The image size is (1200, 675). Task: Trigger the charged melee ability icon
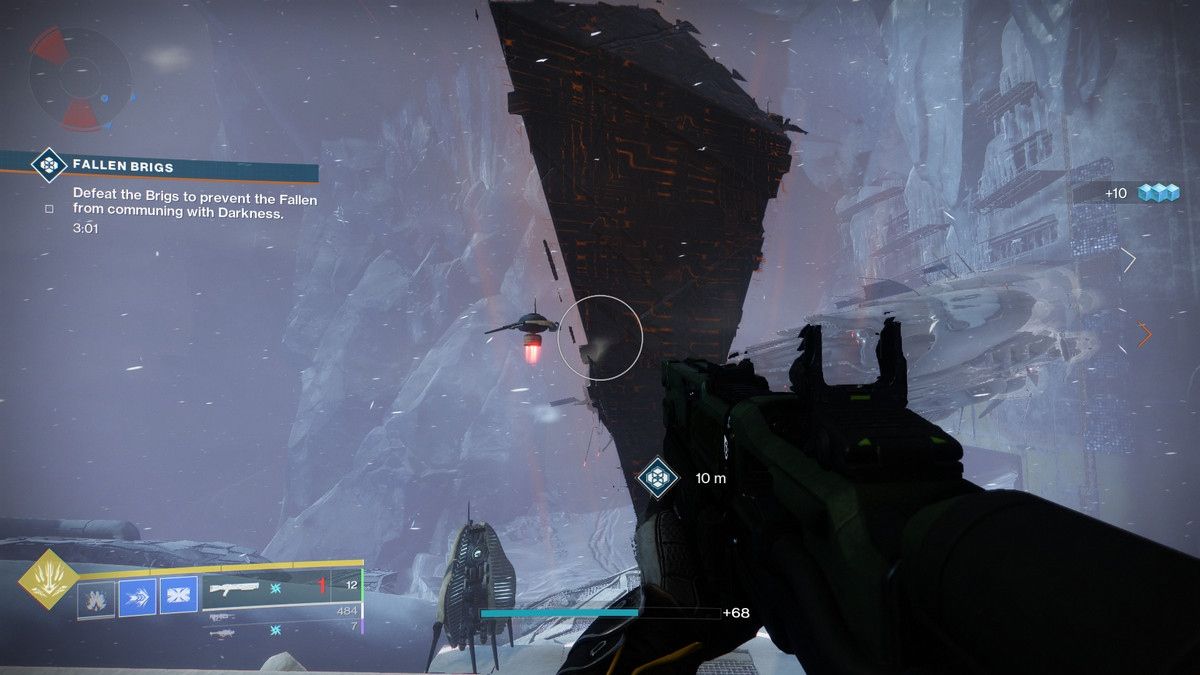(x=137, y=598)
